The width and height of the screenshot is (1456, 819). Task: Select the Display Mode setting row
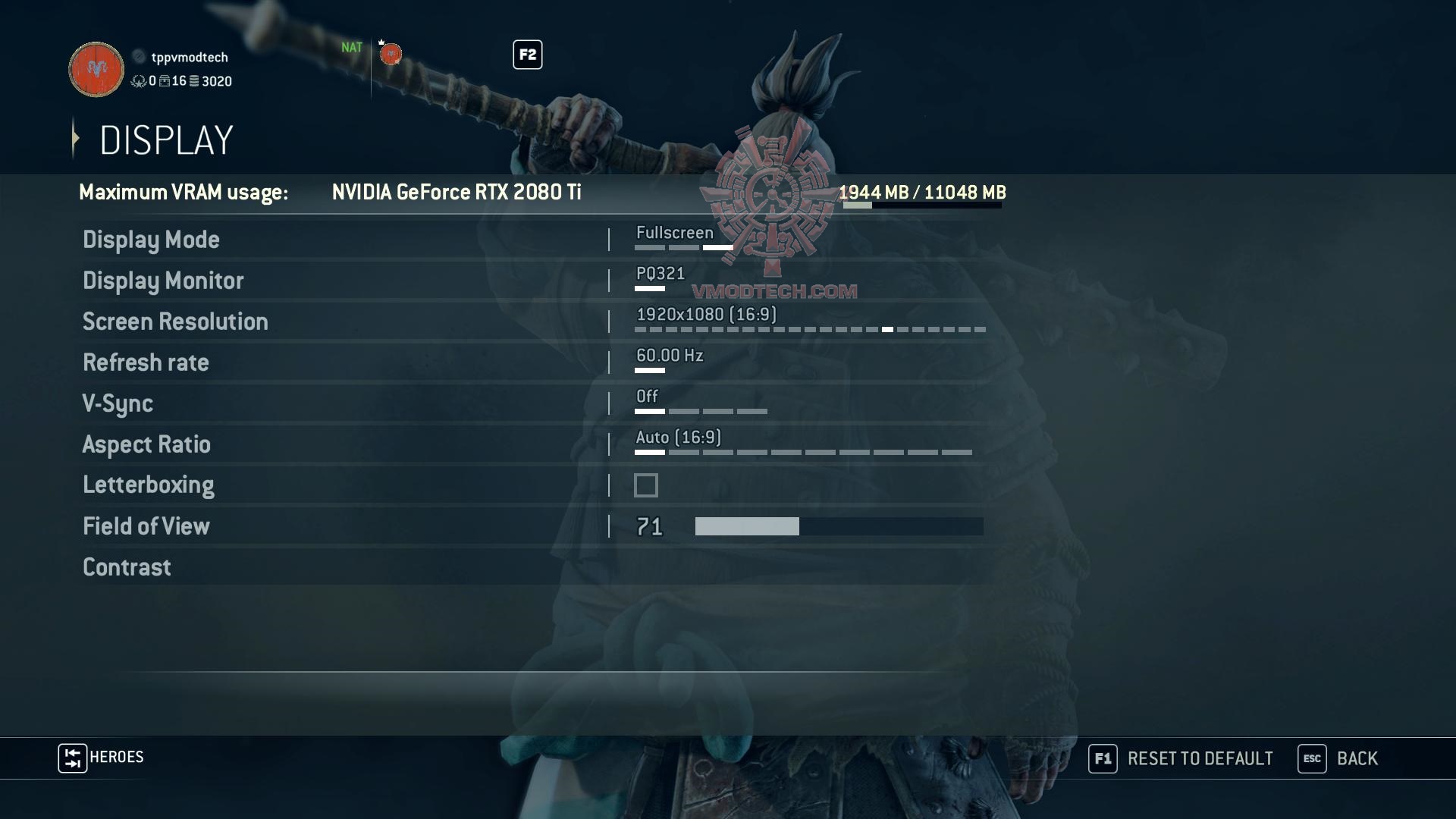point(151,240)
